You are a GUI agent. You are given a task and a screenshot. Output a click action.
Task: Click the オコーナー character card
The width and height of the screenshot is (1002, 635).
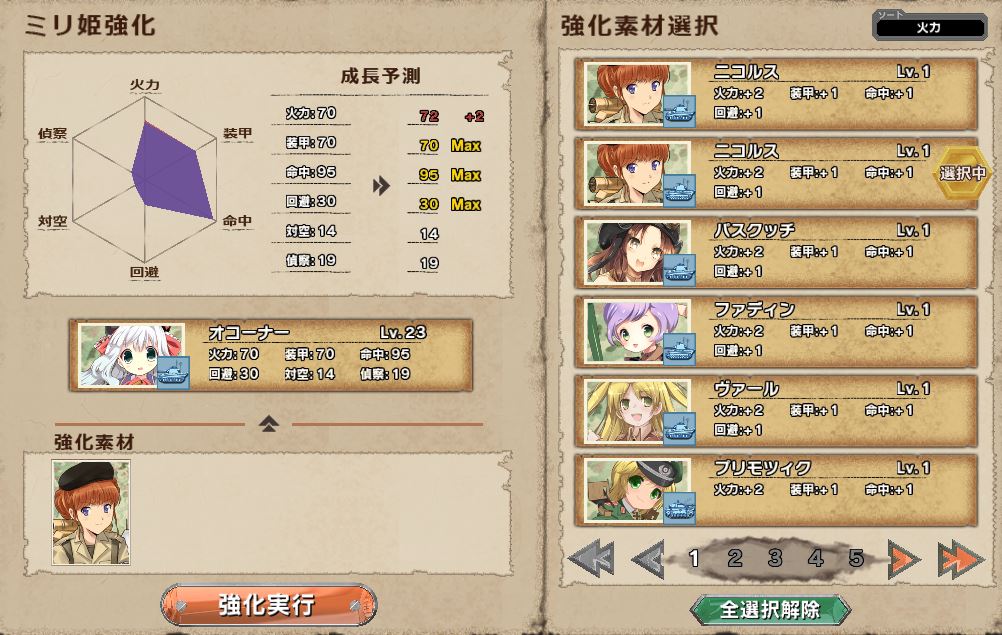(x=270, y=355)
